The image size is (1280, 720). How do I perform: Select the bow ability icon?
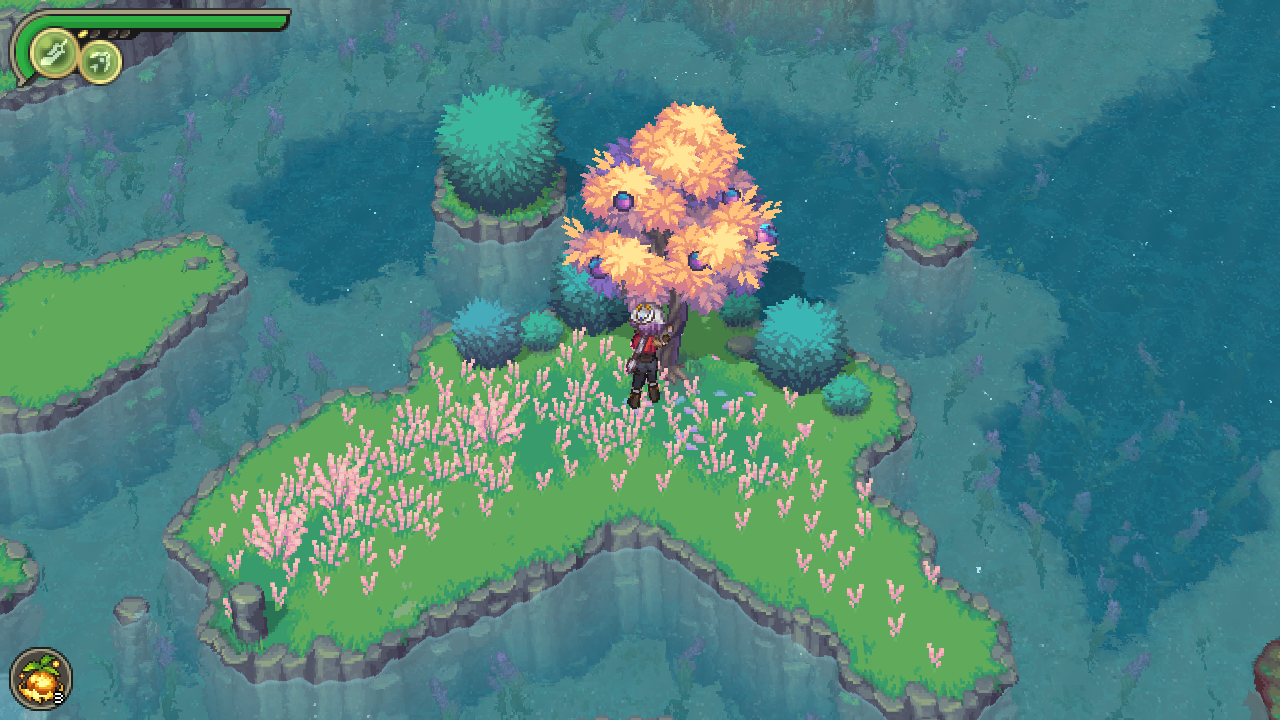(101, 62)
